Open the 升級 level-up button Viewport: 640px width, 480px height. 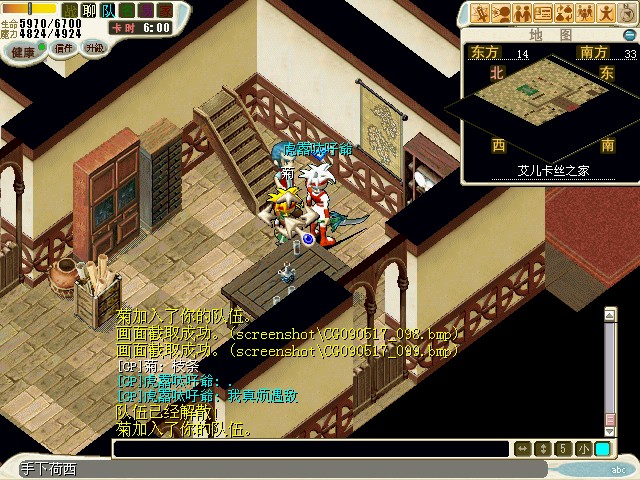click(x=95, y=47)
